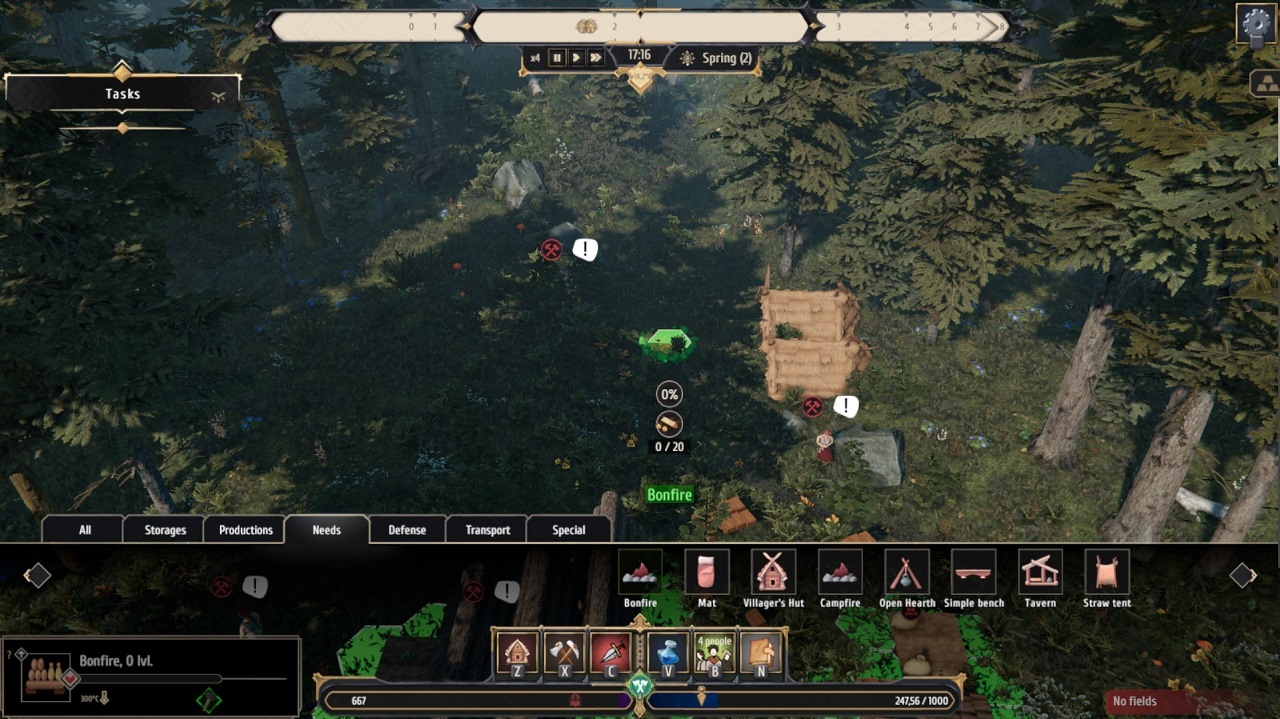Pick the Campfire building
1280x719 pixels.
(840, 573)
